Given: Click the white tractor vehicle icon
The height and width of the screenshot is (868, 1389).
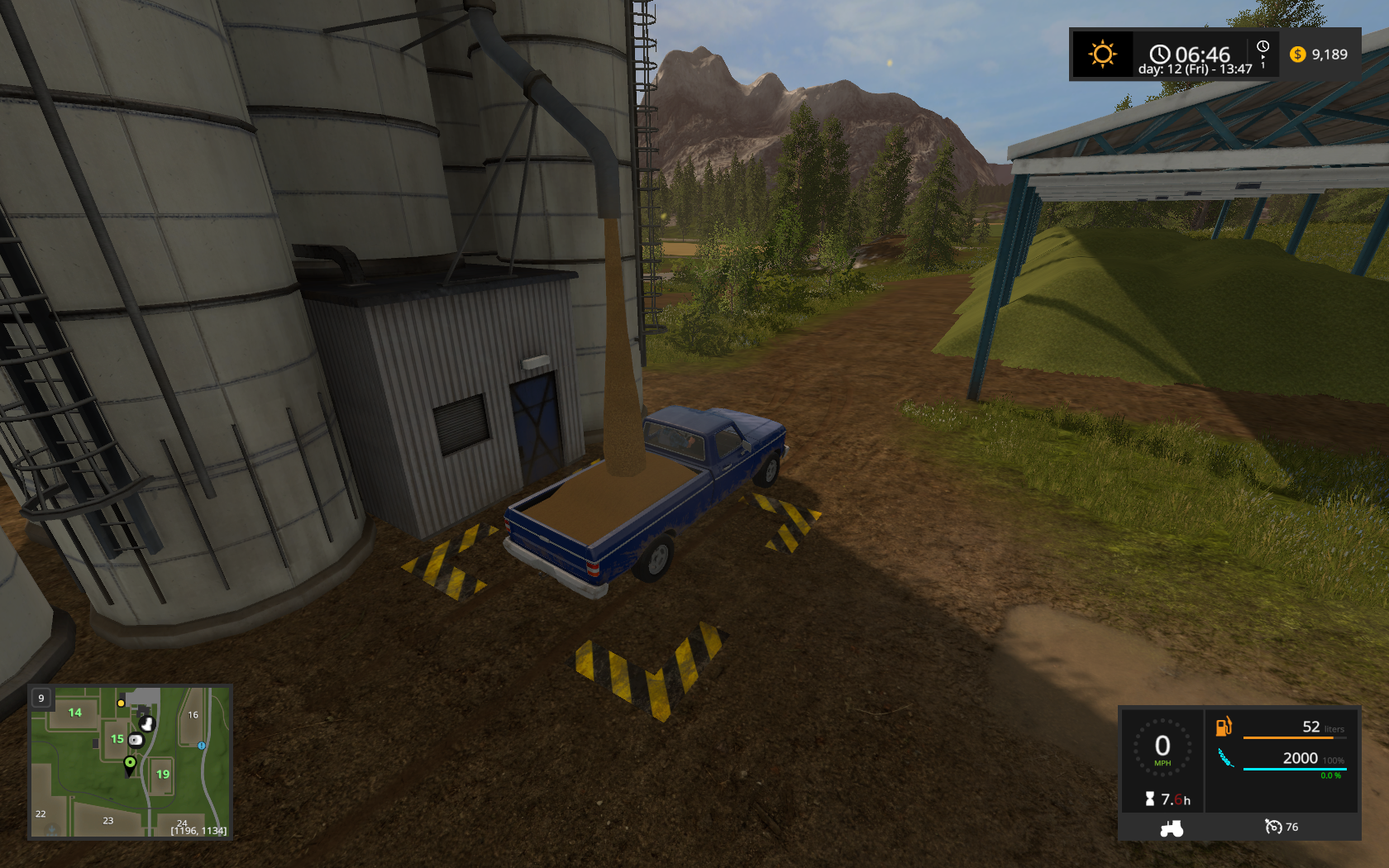Looking at the screenshot, I should point(1172,827).
